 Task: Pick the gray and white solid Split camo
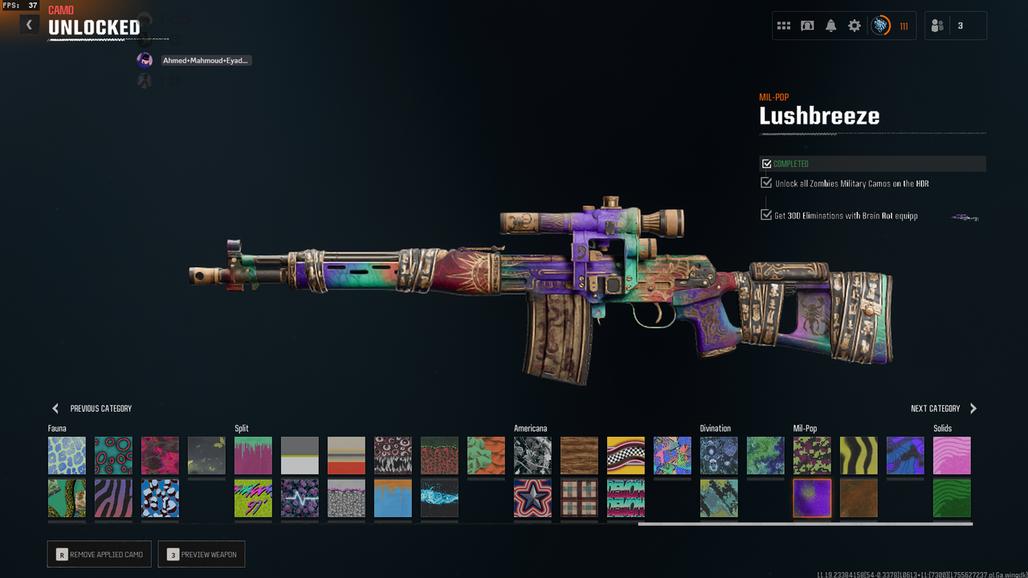pyautogui.click(x=300, y=455)
